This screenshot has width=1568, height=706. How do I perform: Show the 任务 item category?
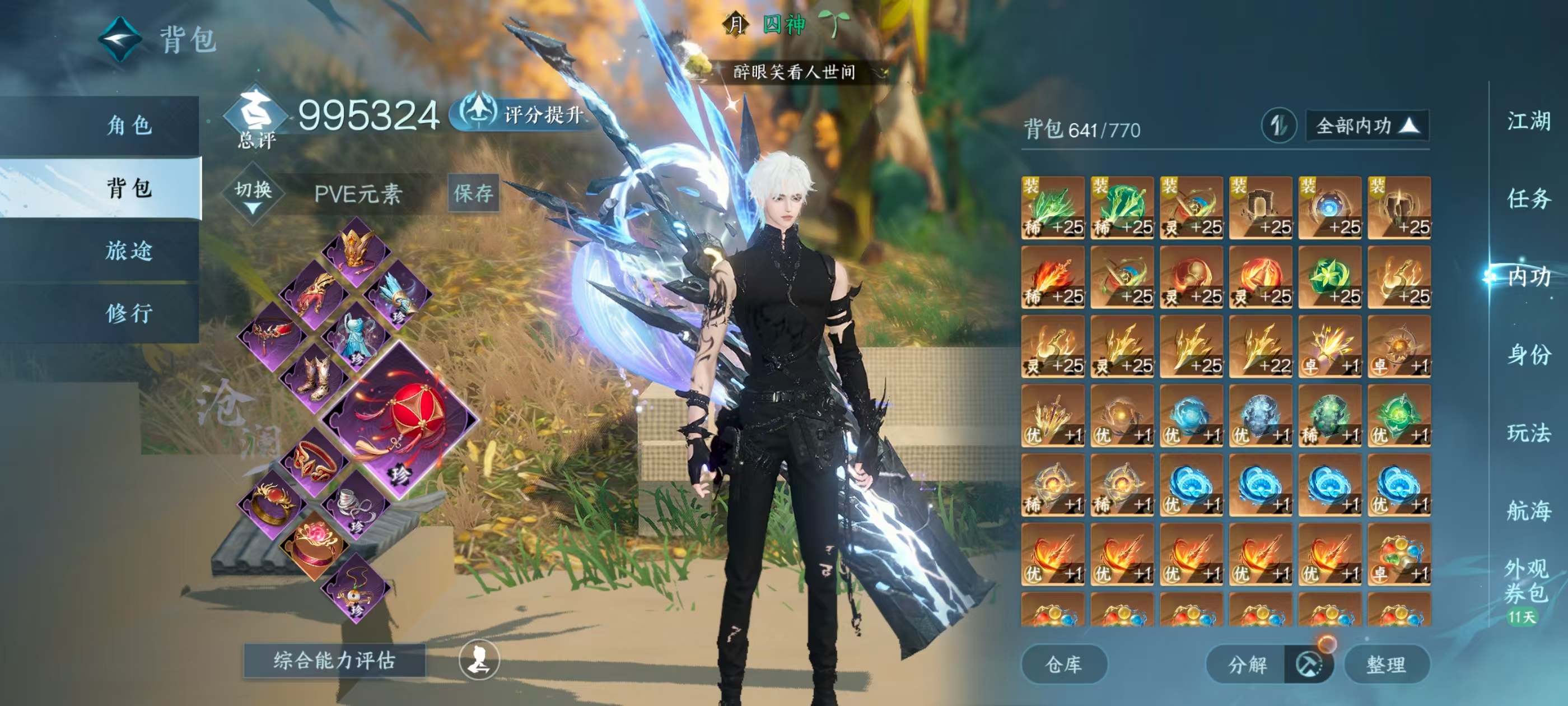1528,198
